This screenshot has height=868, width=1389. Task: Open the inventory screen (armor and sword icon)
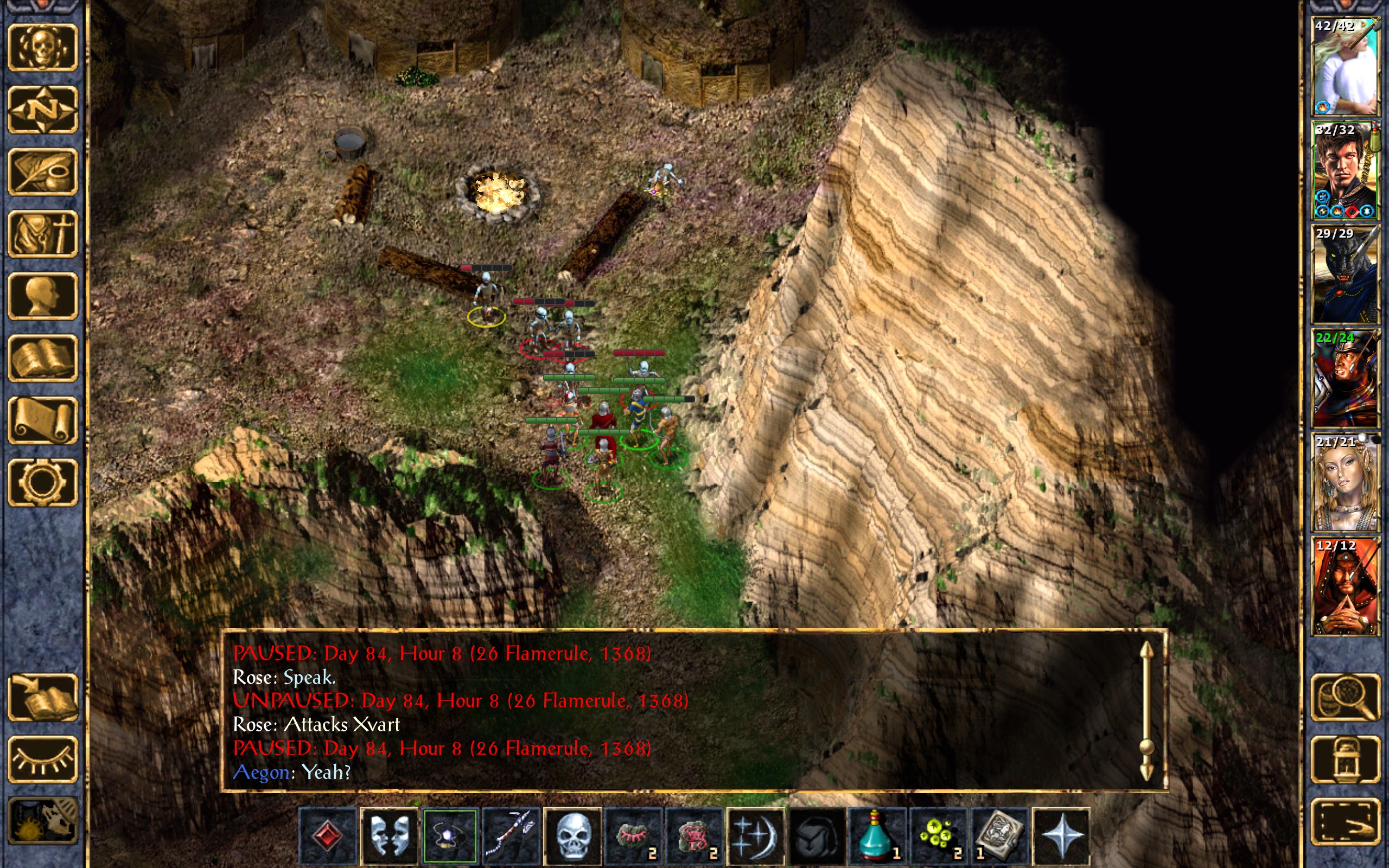click(x=42, y=233)
